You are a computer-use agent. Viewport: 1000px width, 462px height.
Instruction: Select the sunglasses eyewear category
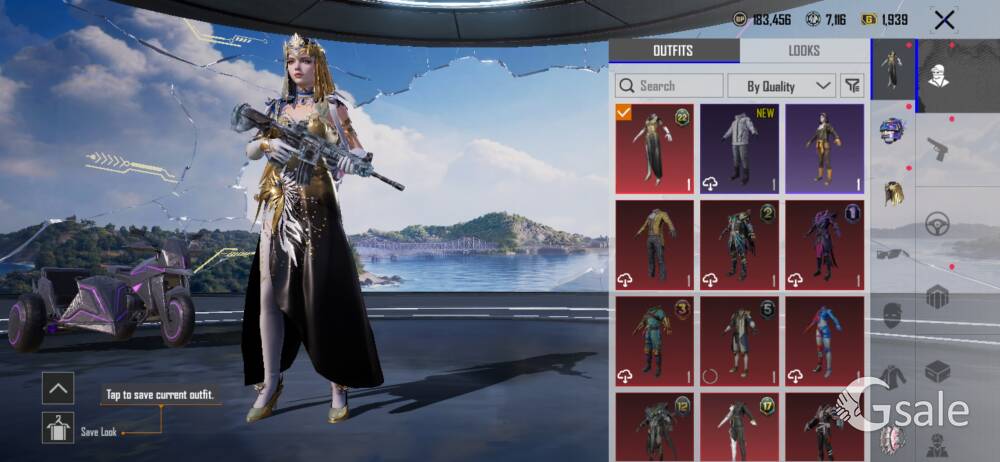893,254
